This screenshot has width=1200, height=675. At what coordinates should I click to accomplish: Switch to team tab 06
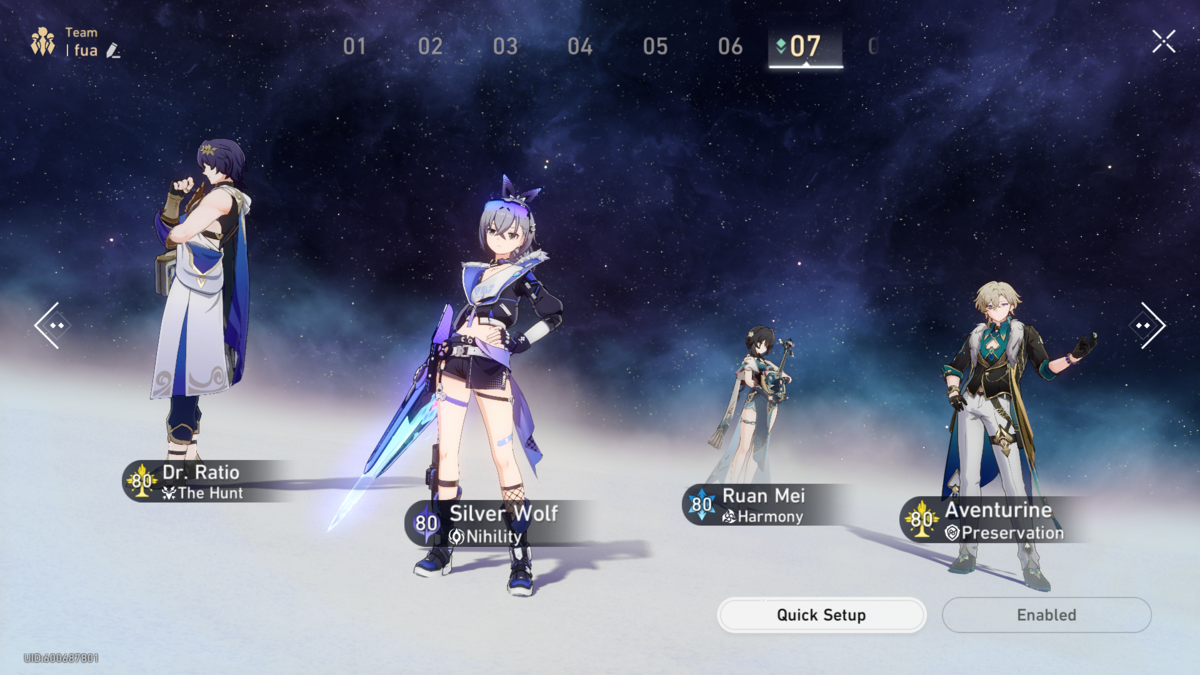pos(730,46)
